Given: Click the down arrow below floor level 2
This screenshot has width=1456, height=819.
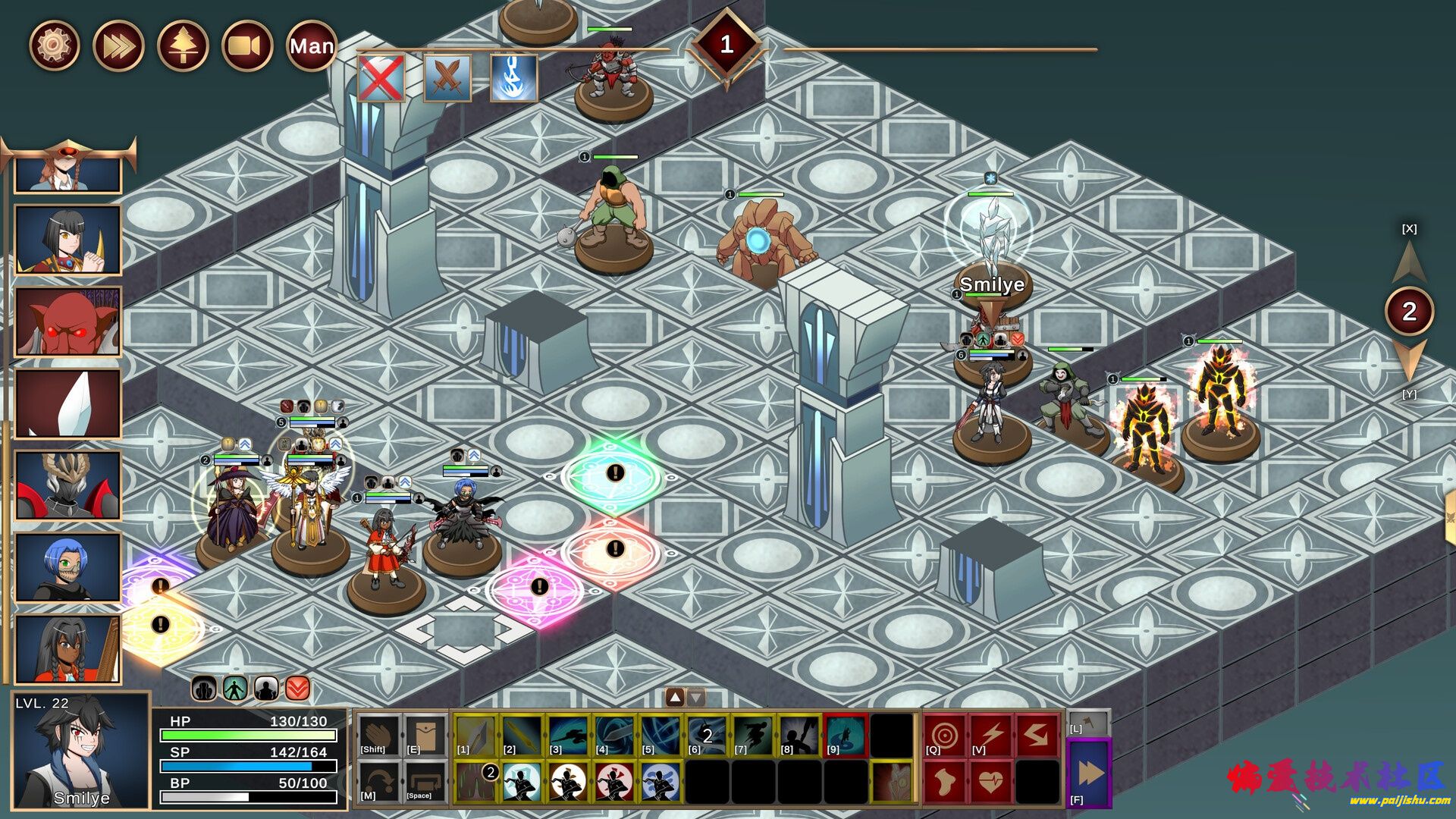Looking at the screenshot, I should click(1409, 359).
